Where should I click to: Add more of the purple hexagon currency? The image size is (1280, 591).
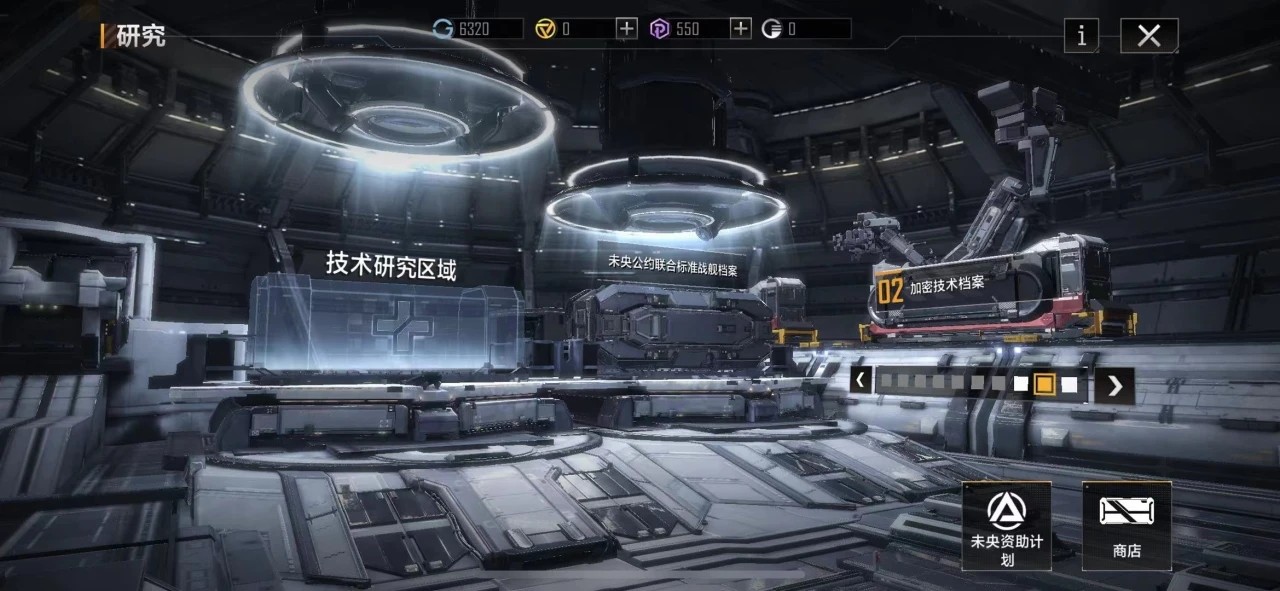740,28
